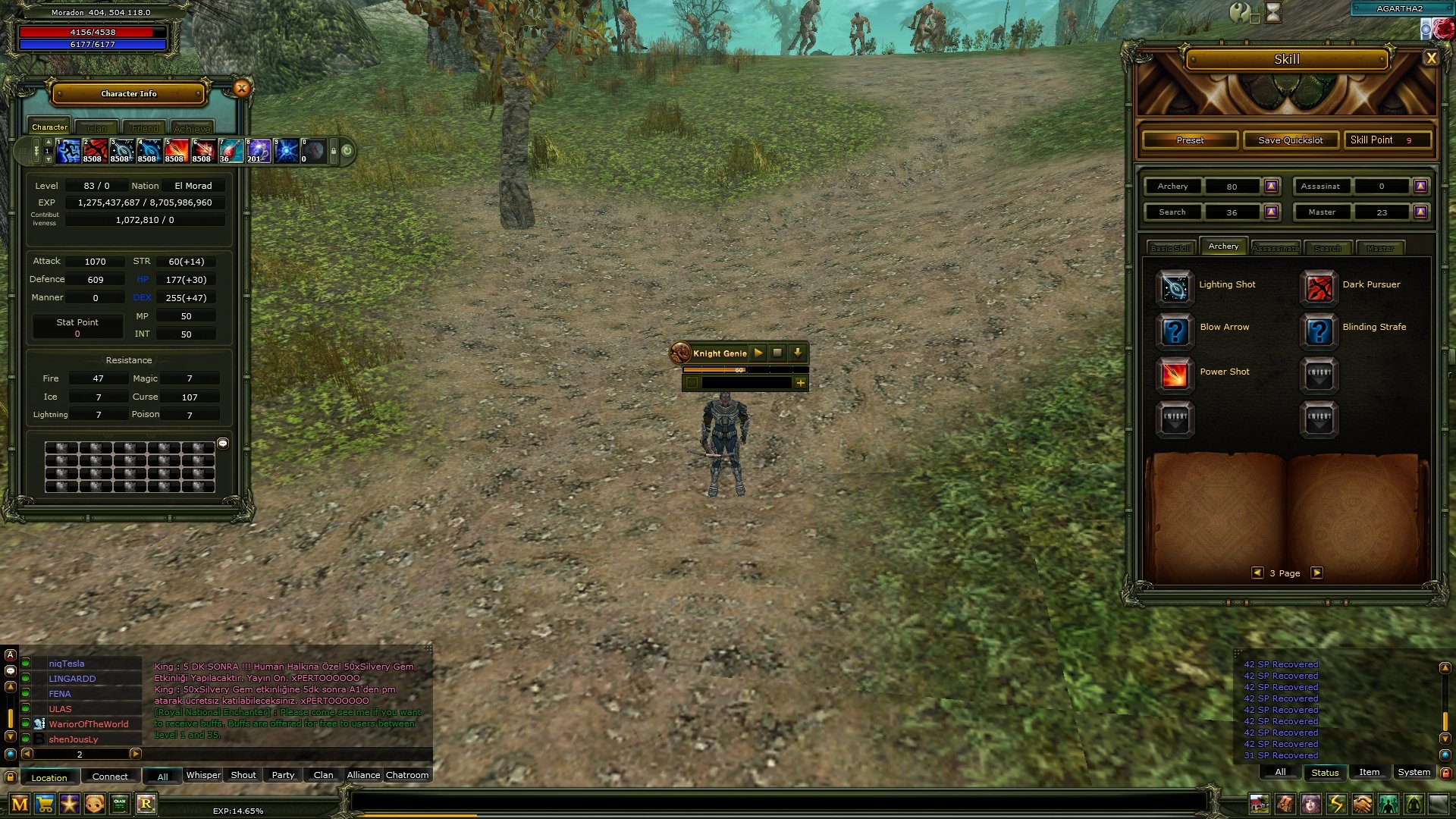Image resolution: width=1456 pixels, height=819 pixels.
Task: Select the Lighting Shot skill icon
Action: 1174,289
